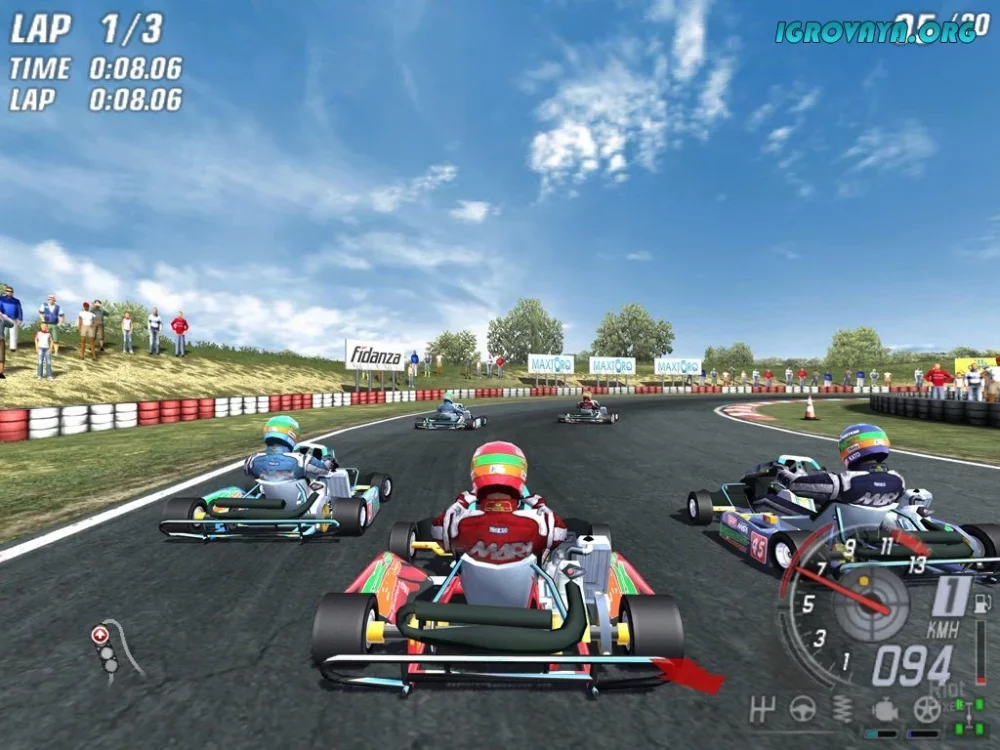
Task: Select the steering wheel status icon
Action: coord(802,708)
